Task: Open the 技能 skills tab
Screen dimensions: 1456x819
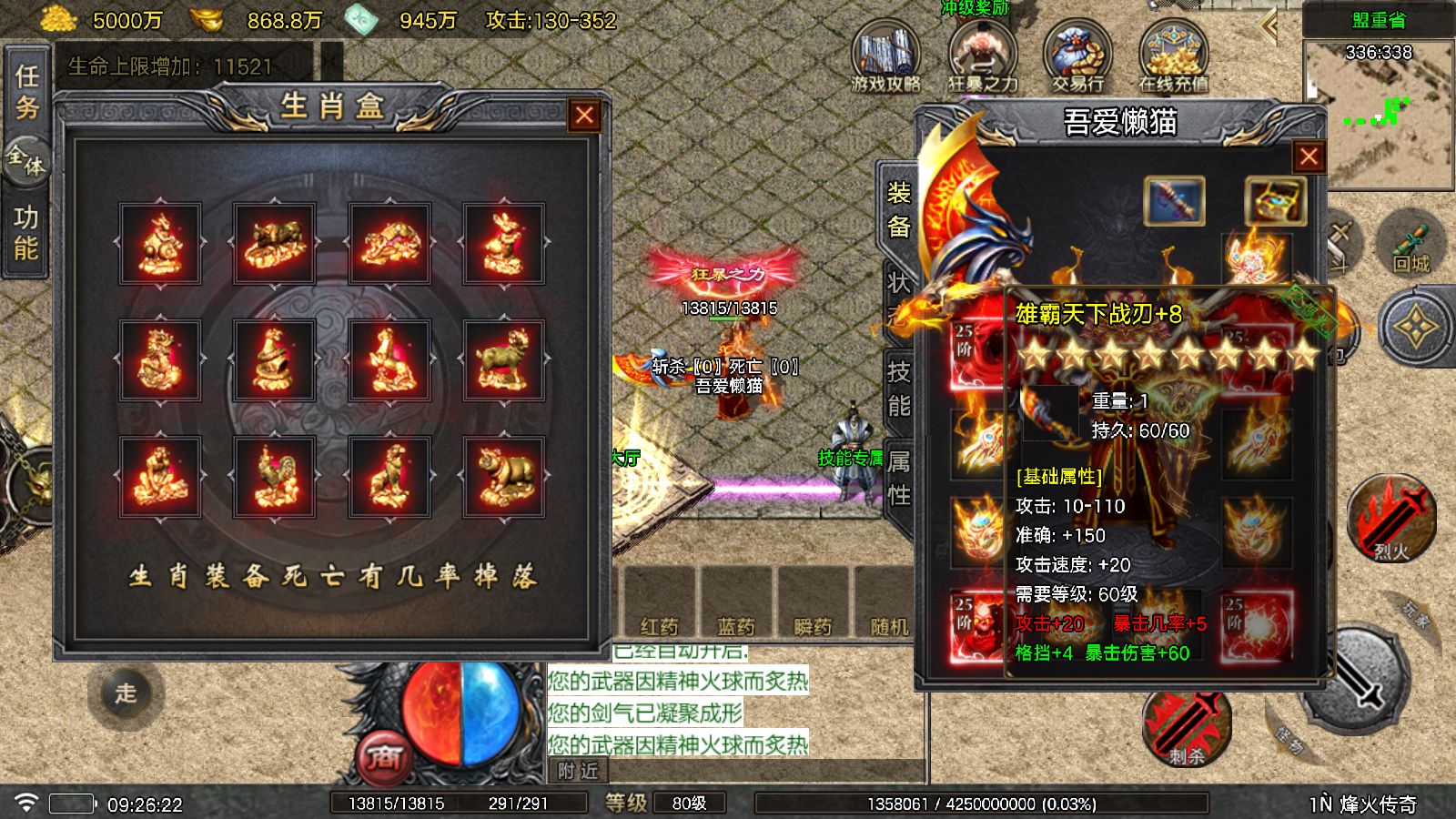Action: tap(898, 387)
